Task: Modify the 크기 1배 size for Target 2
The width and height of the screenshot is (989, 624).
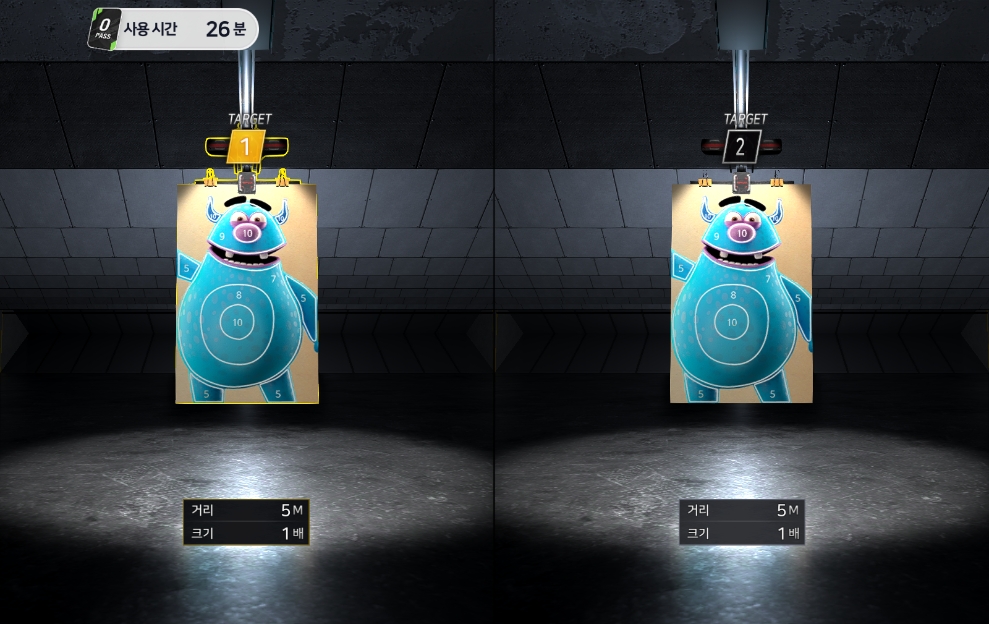Action: [x=741, y=533]
